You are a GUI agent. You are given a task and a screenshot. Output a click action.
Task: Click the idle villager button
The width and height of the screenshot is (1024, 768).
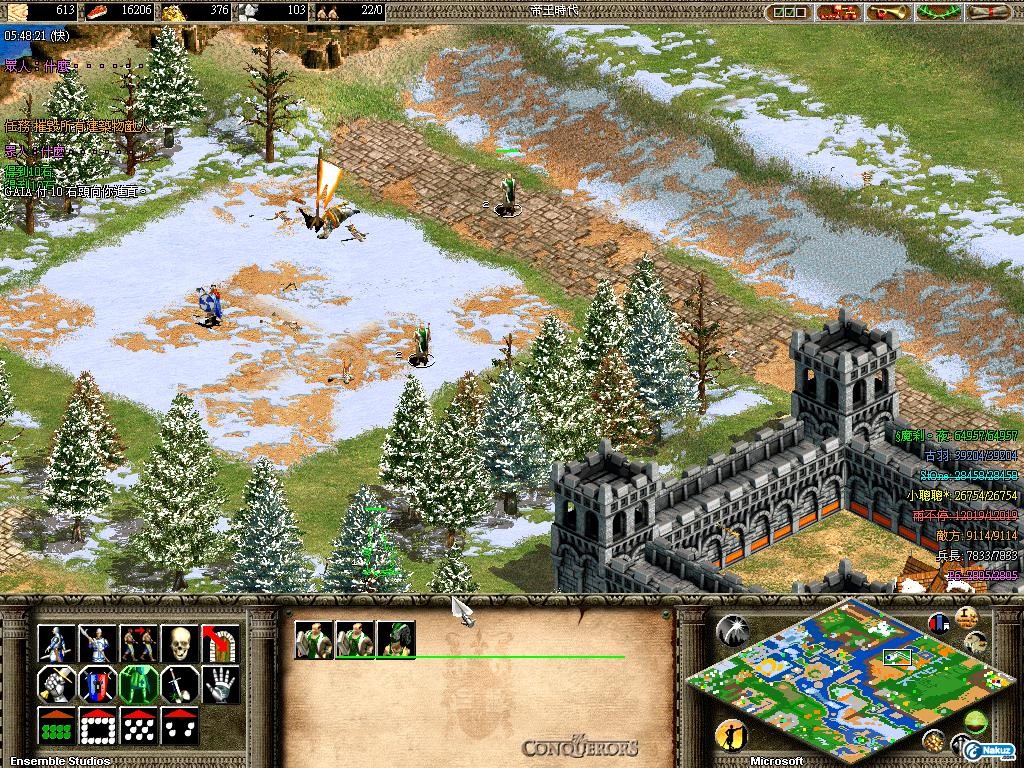click(x=731, y=737)
